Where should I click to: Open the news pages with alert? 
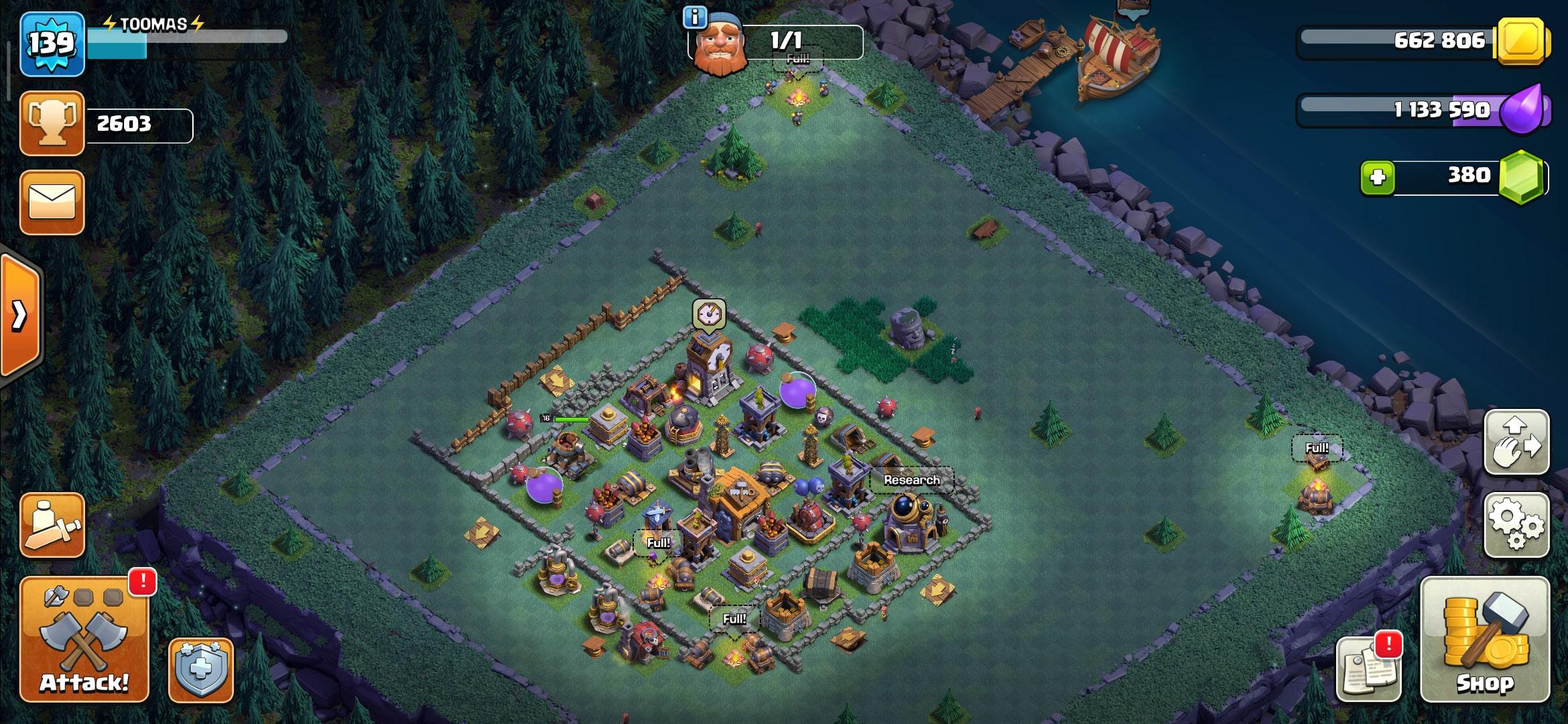pos(1368,668)
